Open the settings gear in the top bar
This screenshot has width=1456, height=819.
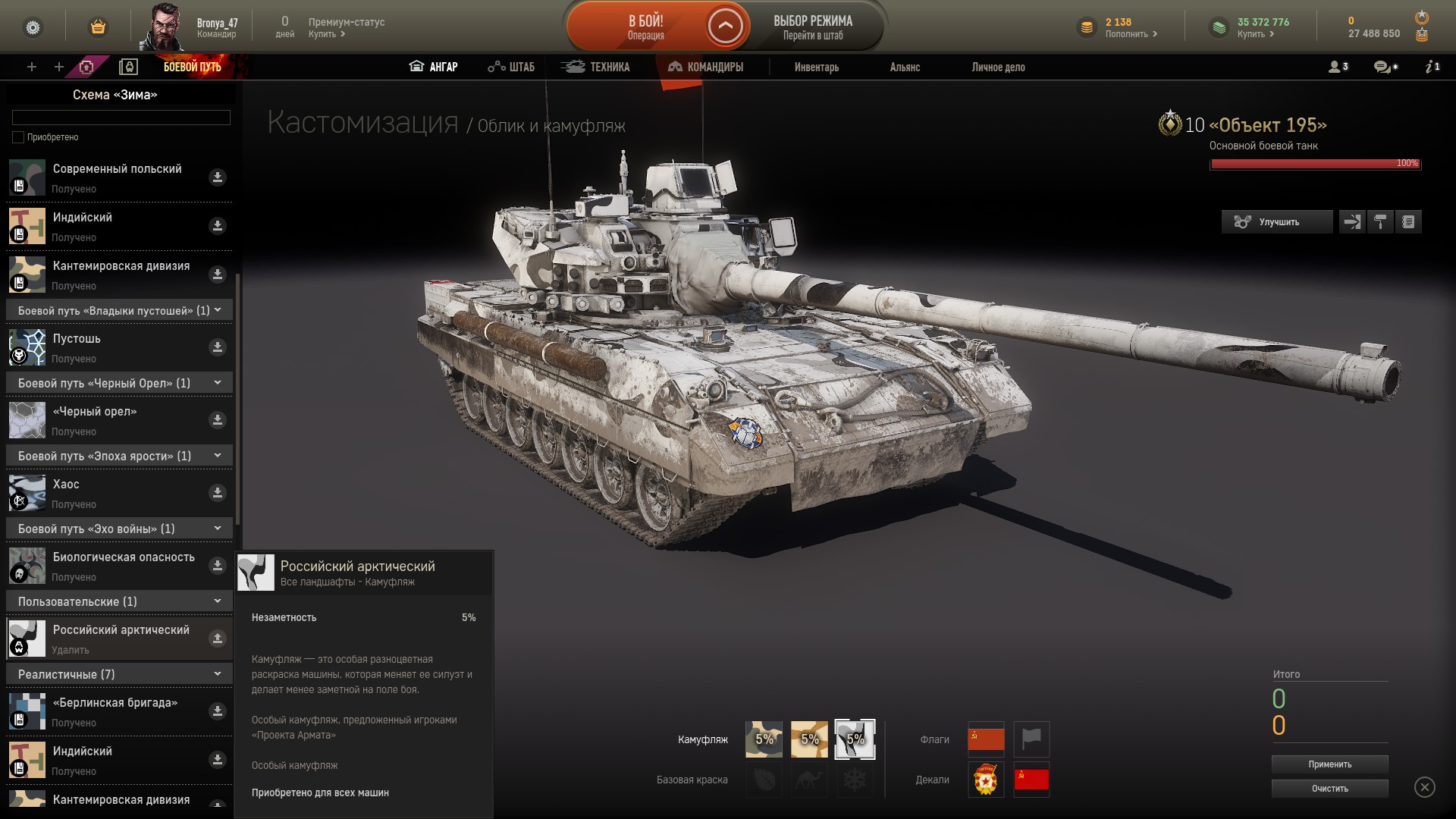[30, 25]
